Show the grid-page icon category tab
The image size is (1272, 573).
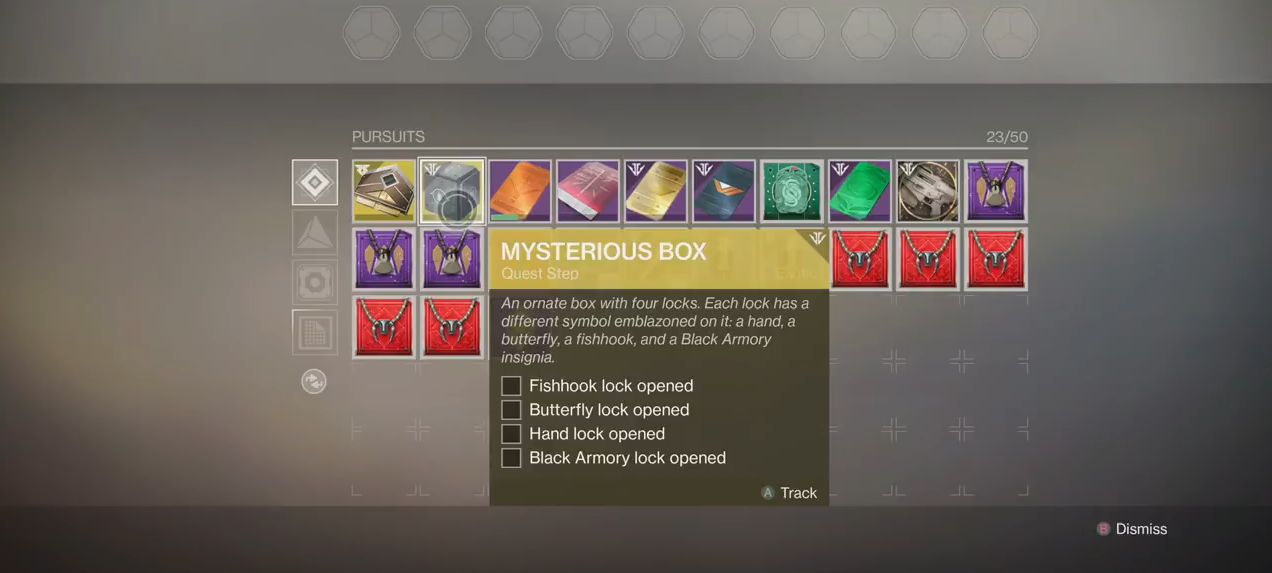click(x=315, y=332)
